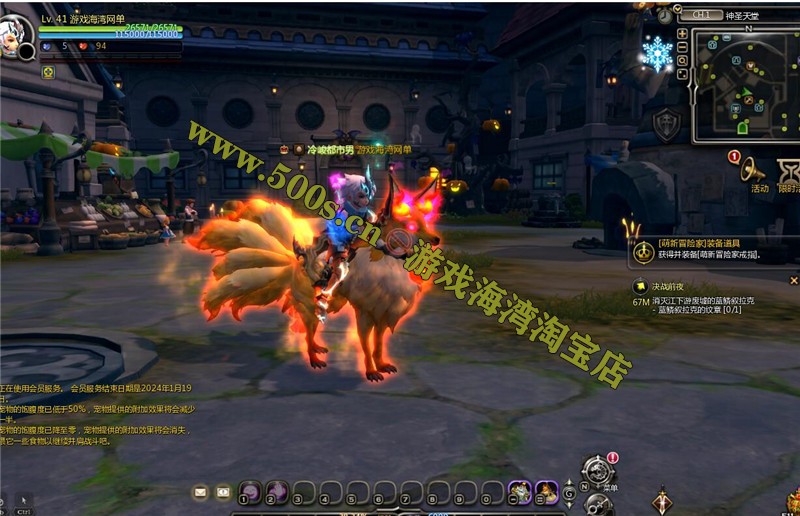Open the clock icon beside the channel label
This screenshot has height=516, width=800.
(666, 15)
